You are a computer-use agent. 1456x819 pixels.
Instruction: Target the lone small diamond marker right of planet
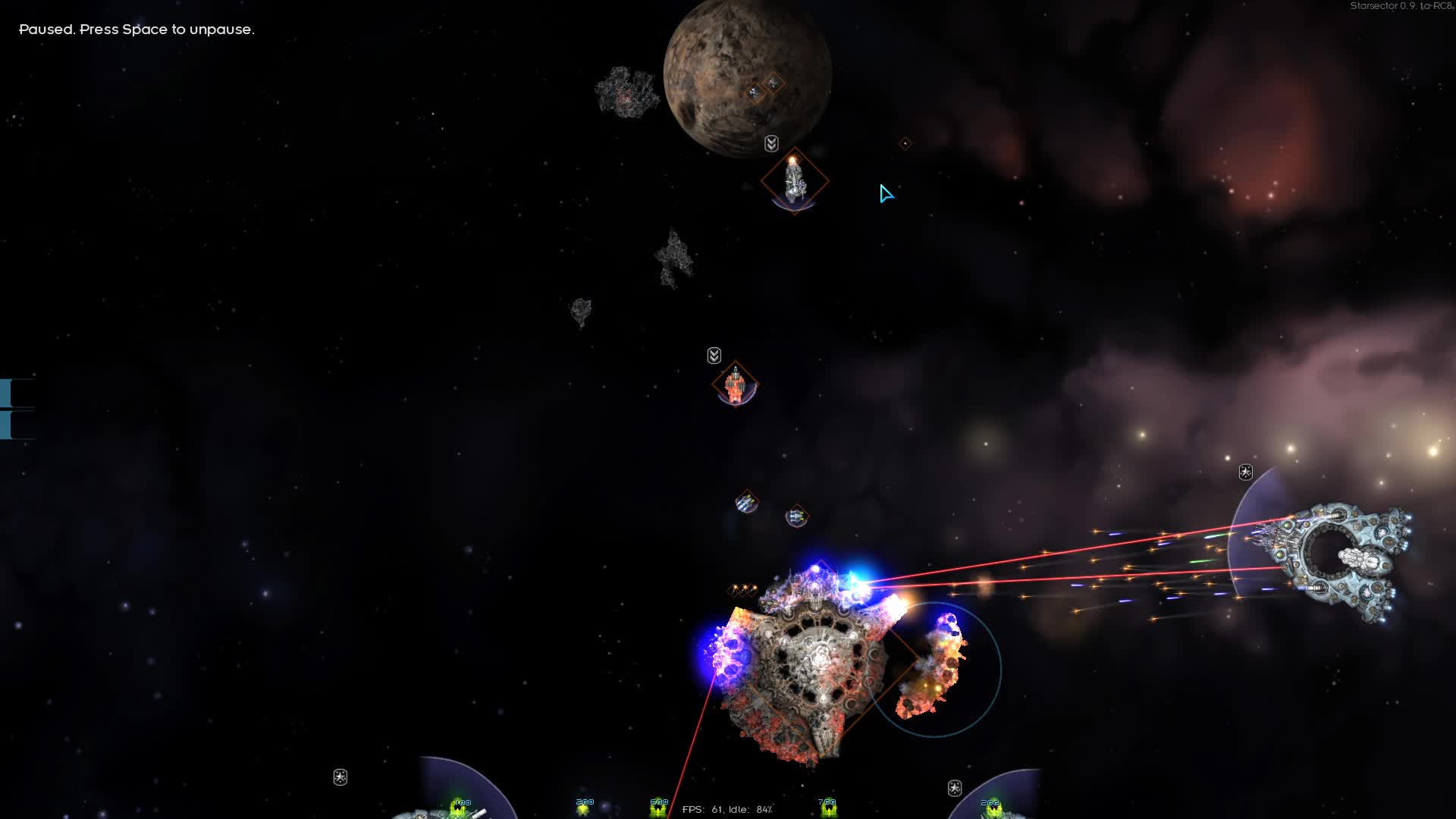905,143
